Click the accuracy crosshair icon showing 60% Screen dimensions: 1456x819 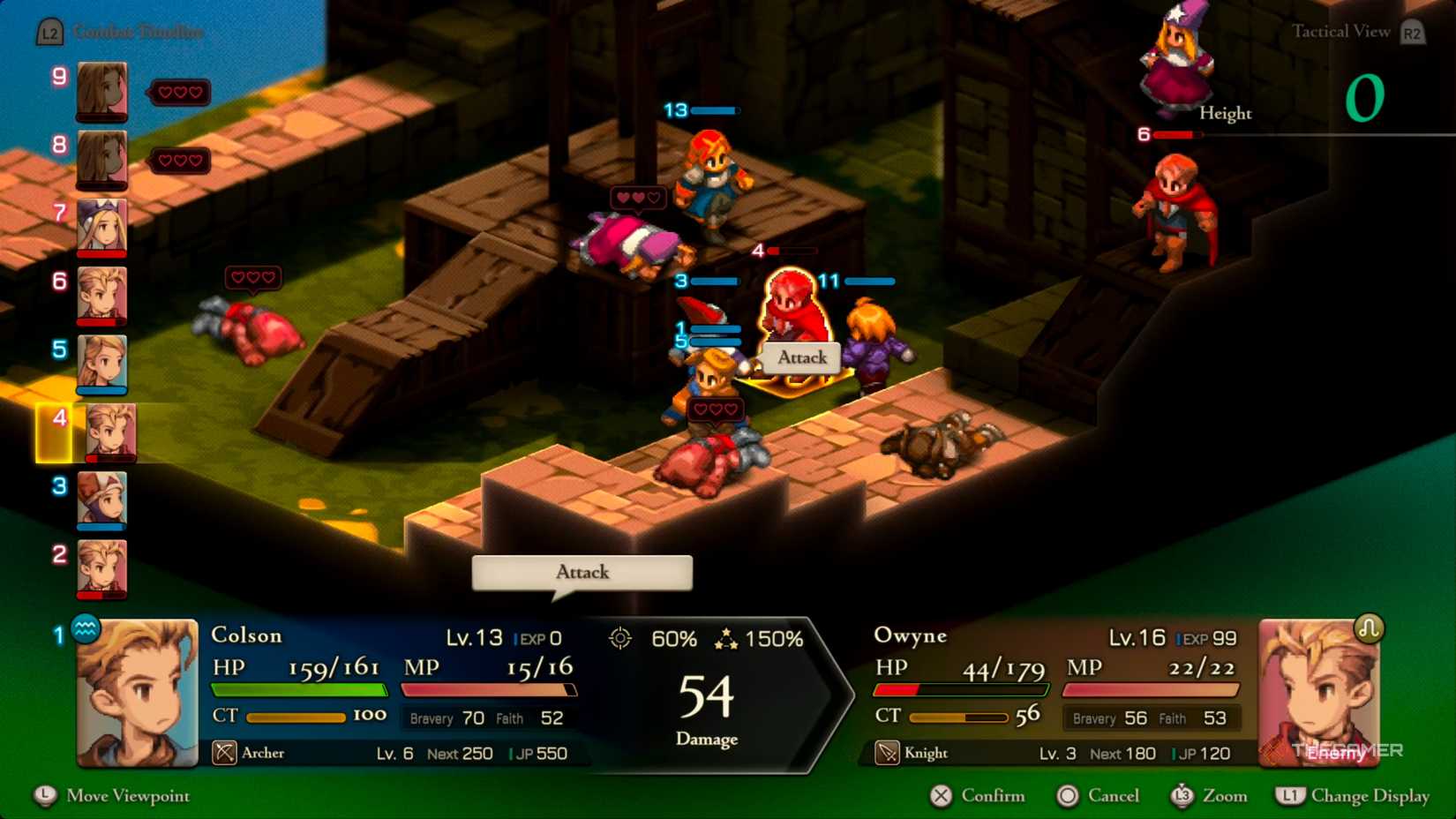coord(621,638)
